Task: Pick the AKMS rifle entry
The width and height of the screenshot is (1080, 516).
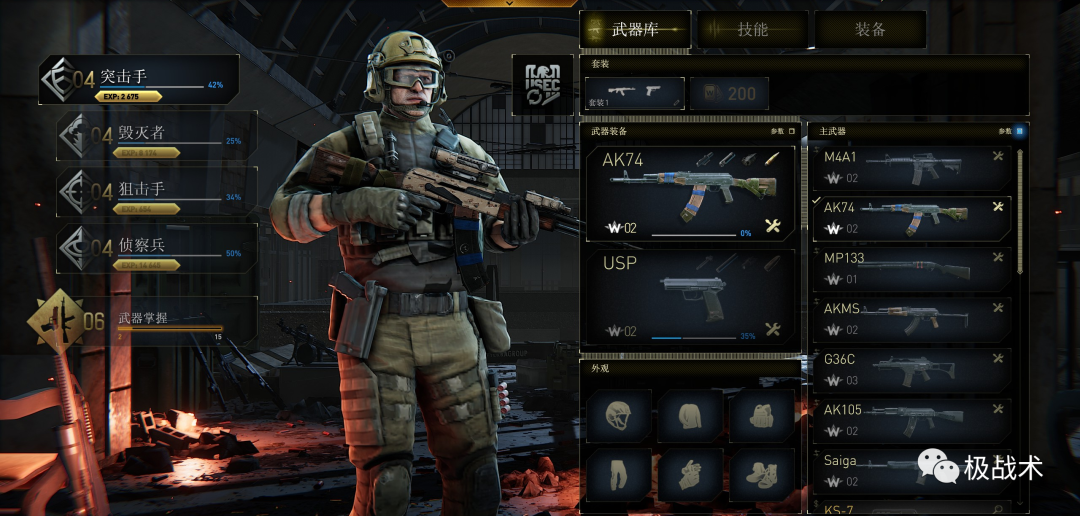Action: [910, 319]
